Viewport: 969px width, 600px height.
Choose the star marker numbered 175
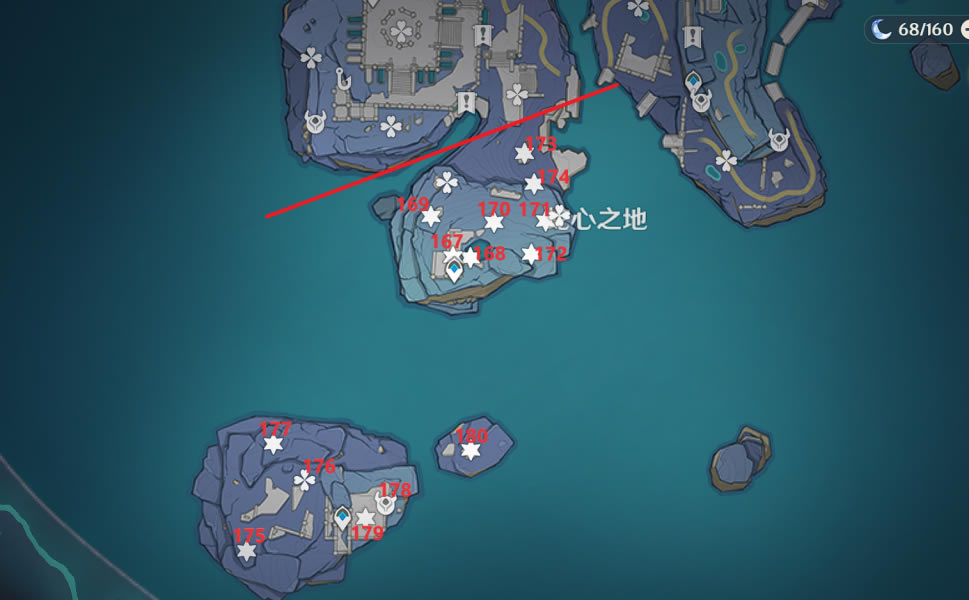pyautogui.click(x=246, y=551)
